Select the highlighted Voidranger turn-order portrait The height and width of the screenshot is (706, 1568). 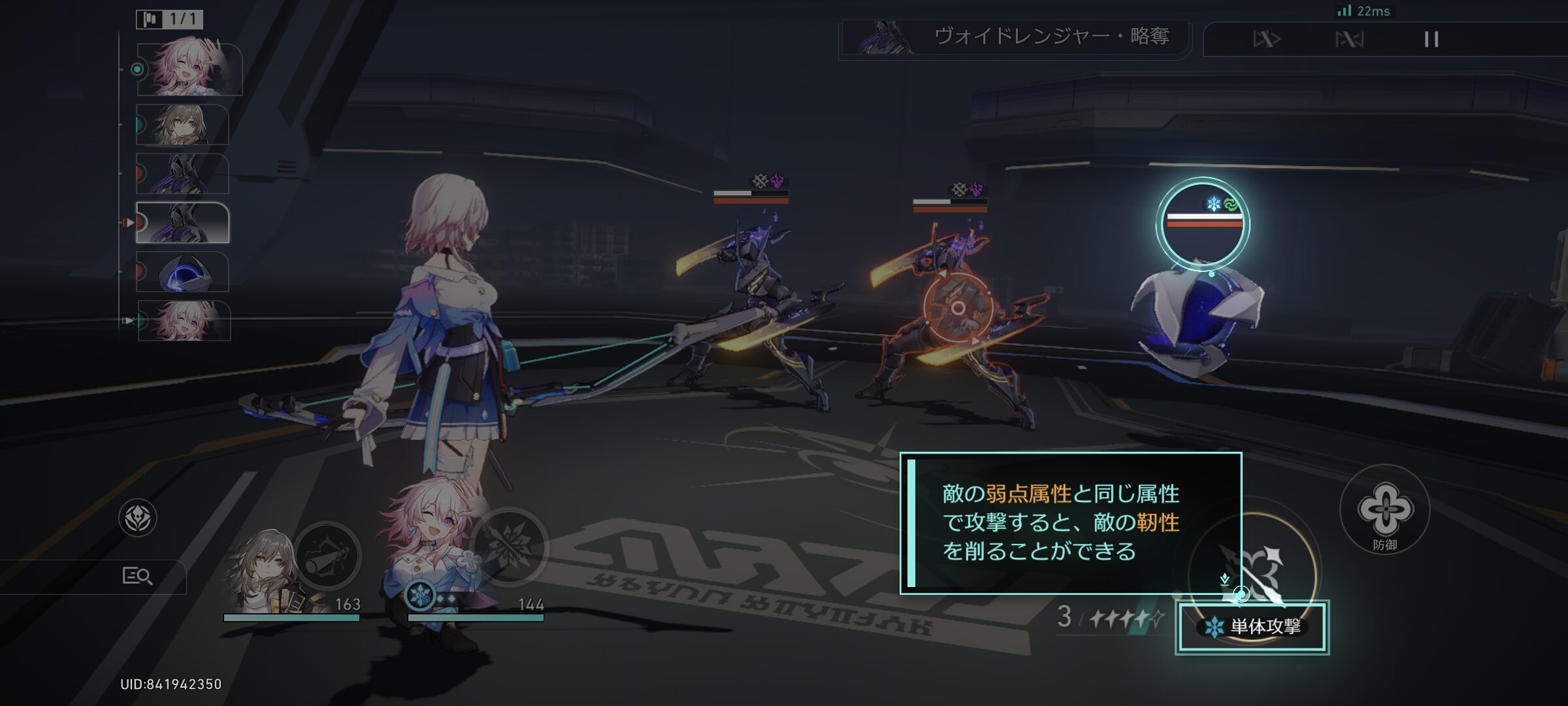click(x=183, y=223)
